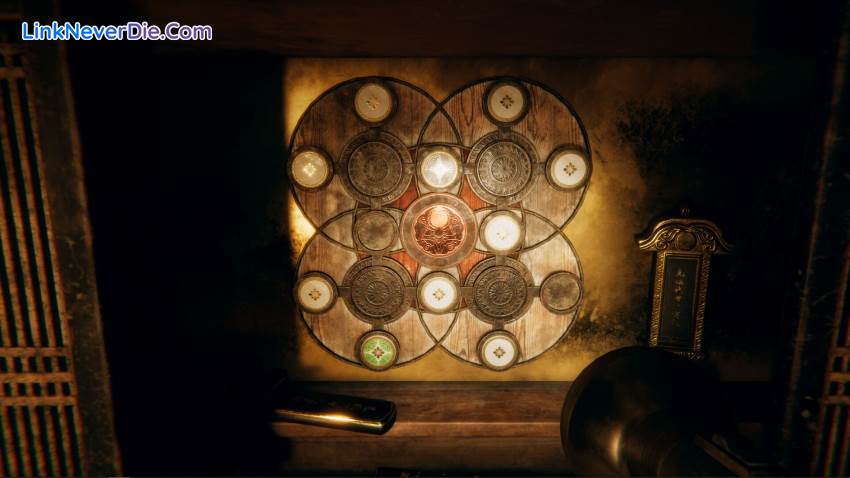Choose the bright white star-glow token

(439, 168)
